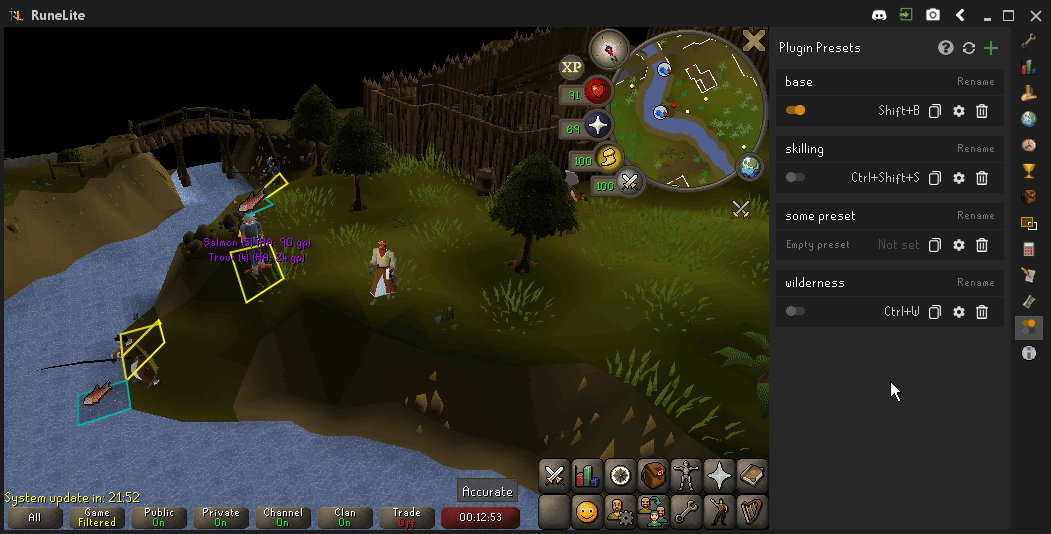This screenshot has height=534, width=1051.
Task: Open the Settings wrench tab
Action: click(x=686, y=512)
